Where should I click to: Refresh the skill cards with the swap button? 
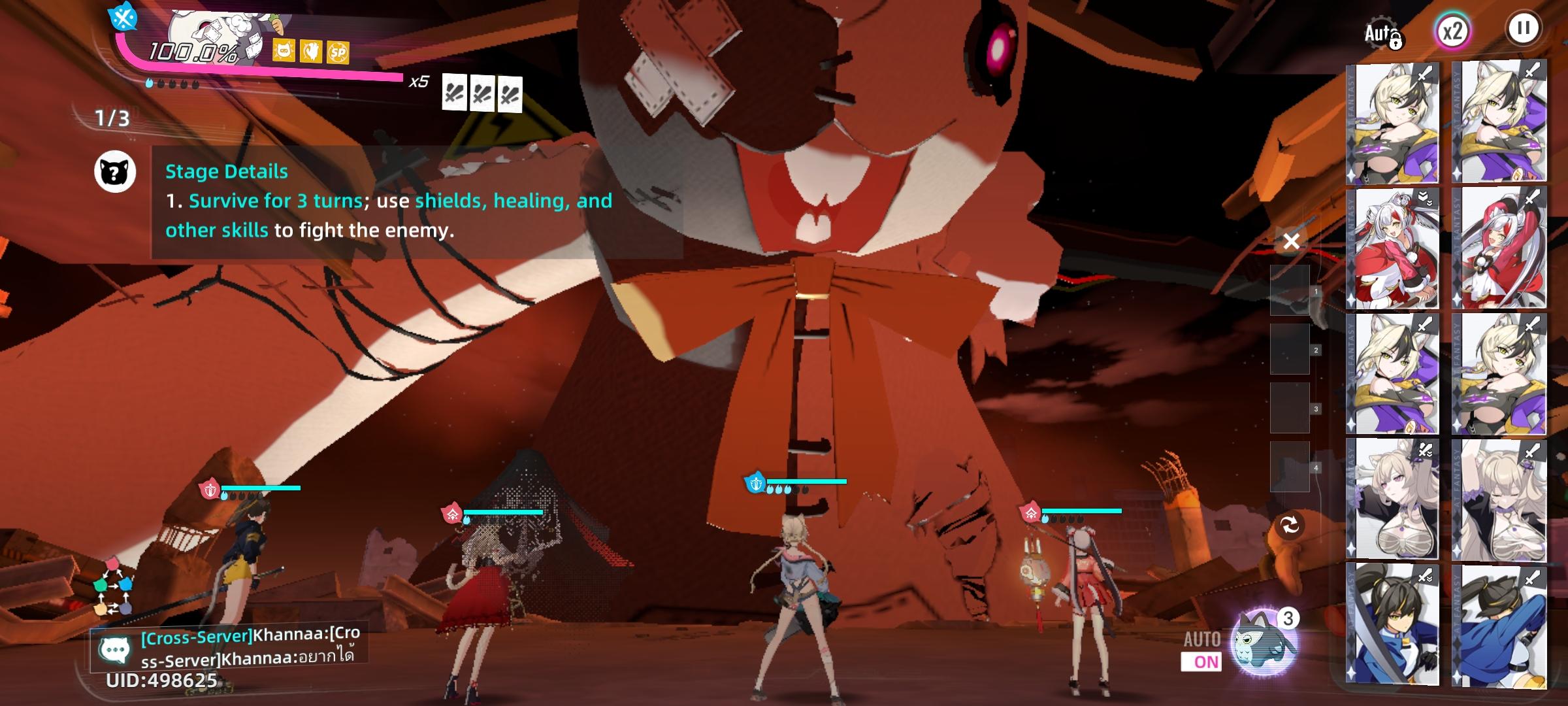1290,525
